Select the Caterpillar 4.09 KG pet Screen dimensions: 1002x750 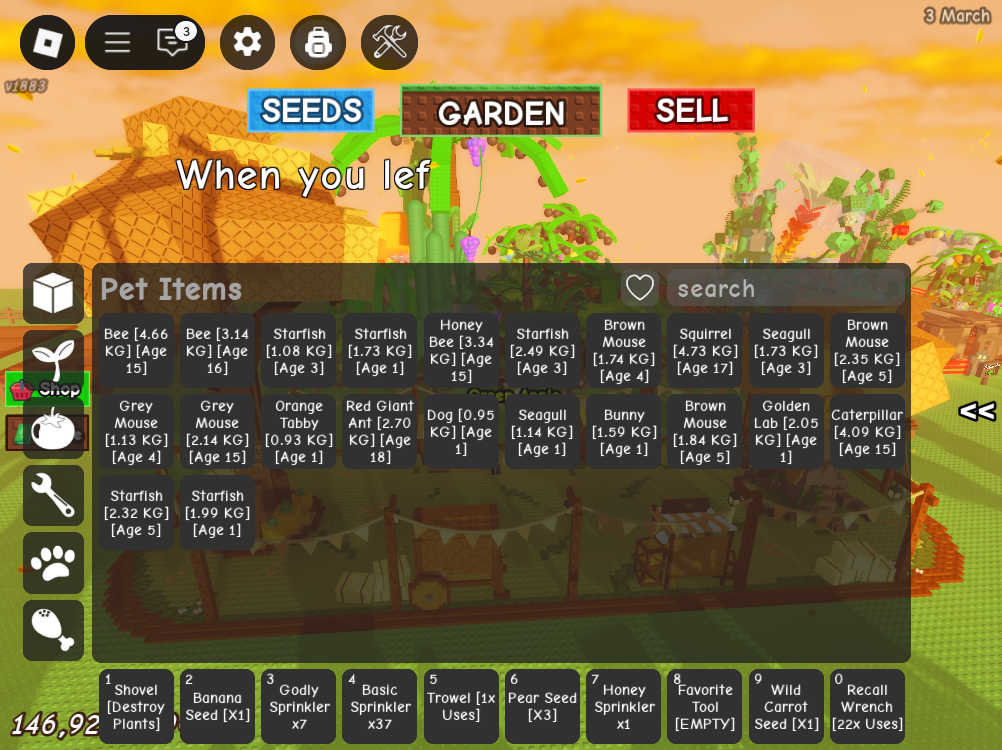click(867, 432)
